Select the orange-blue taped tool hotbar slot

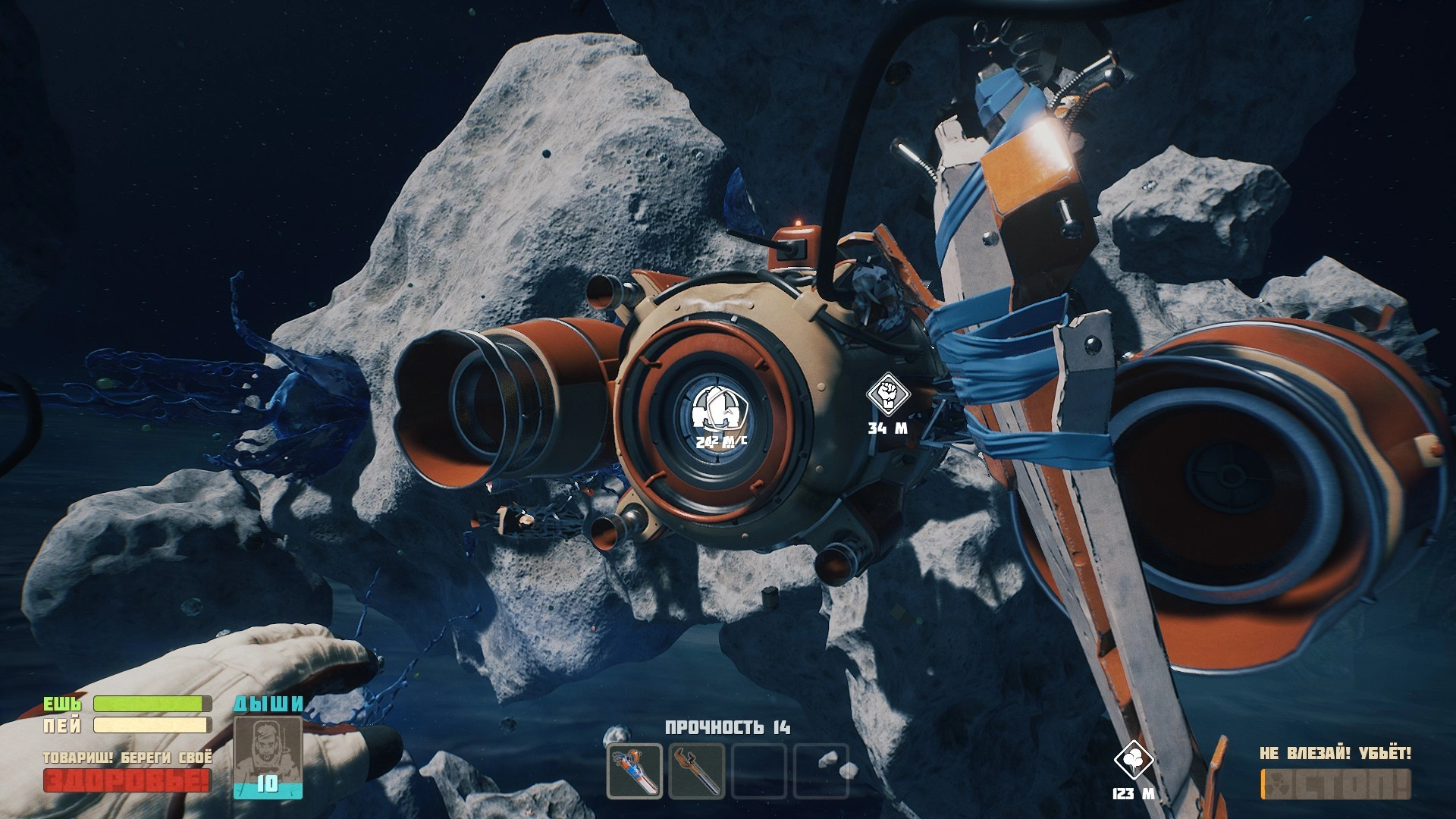tap(635, 771)
